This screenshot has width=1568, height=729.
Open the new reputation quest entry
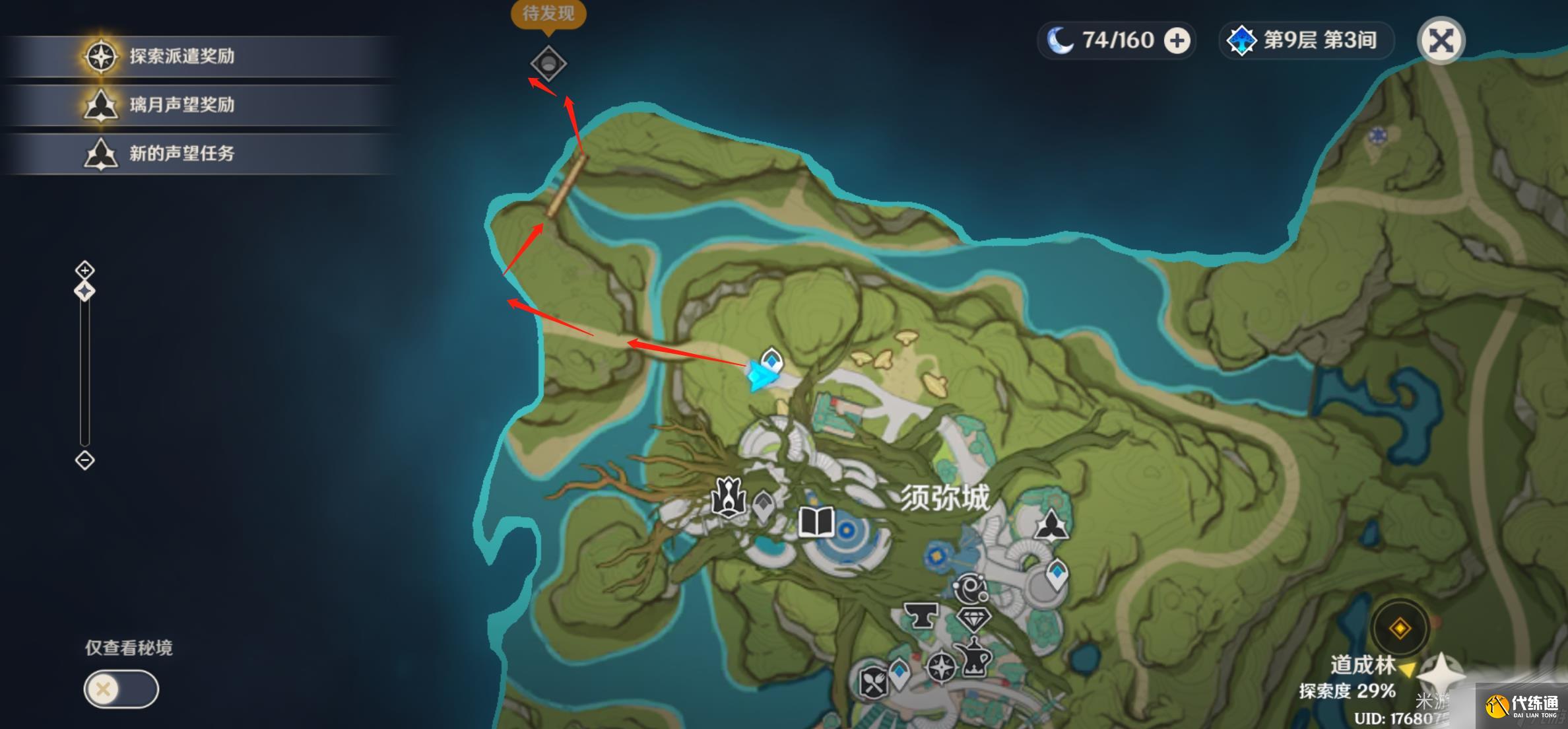pos(181,154)
